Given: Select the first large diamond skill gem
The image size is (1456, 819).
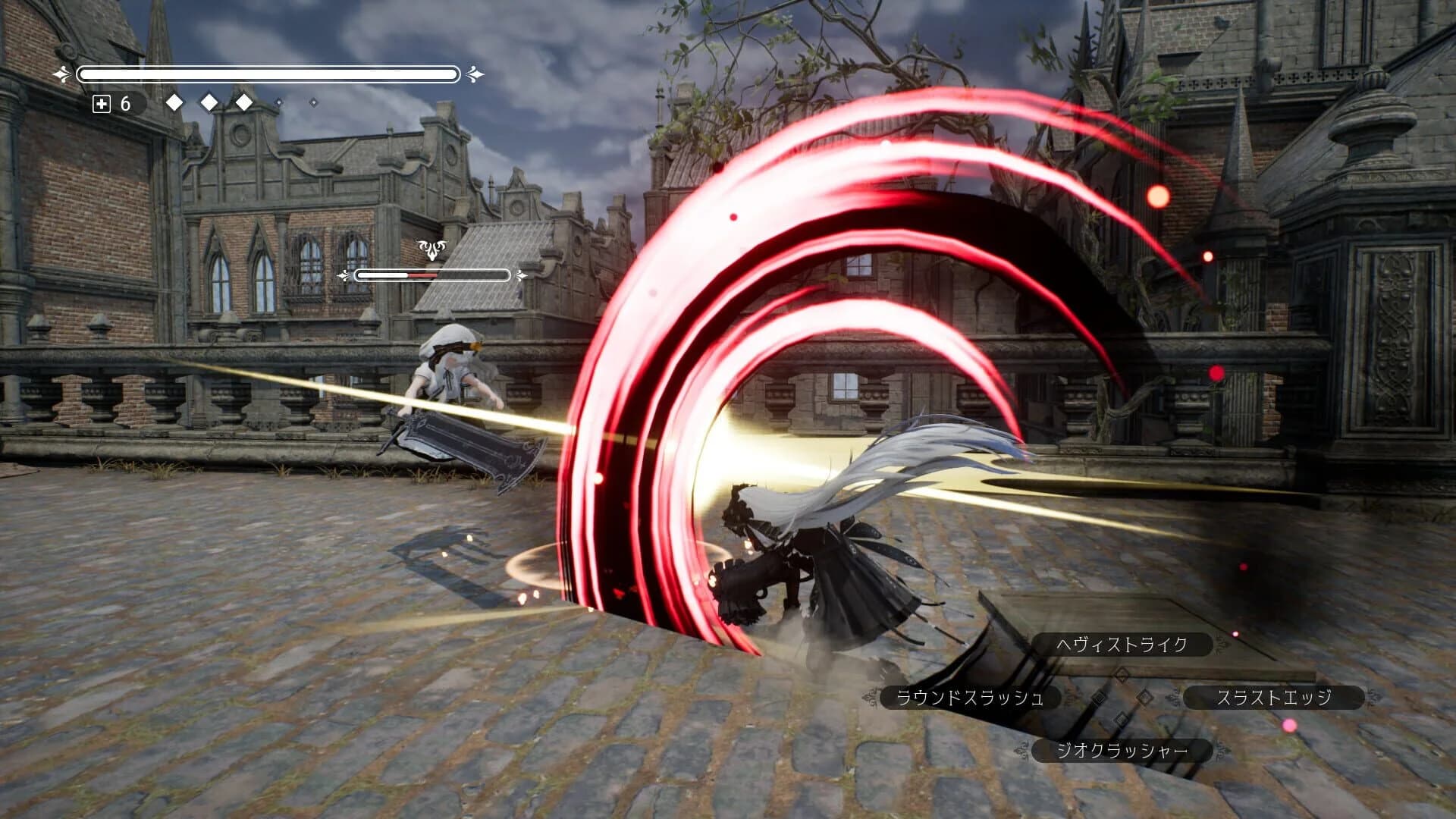Looking at the screenshot, I should pos(175,102).
